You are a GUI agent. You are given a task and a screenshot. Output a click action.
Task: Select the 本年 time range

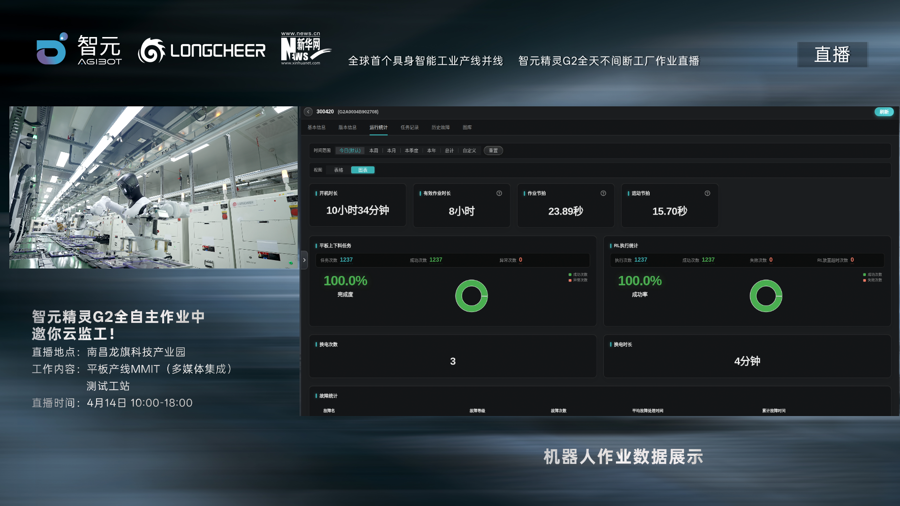point(431,151)
